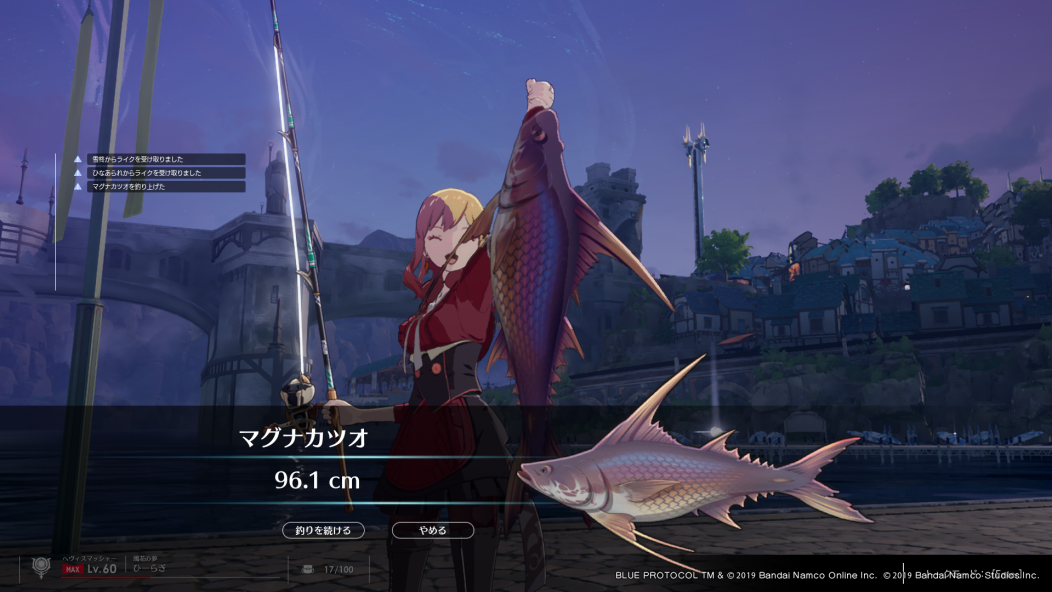Choose 釣りを続ける to keep fishing

click(x=323, y=530)
